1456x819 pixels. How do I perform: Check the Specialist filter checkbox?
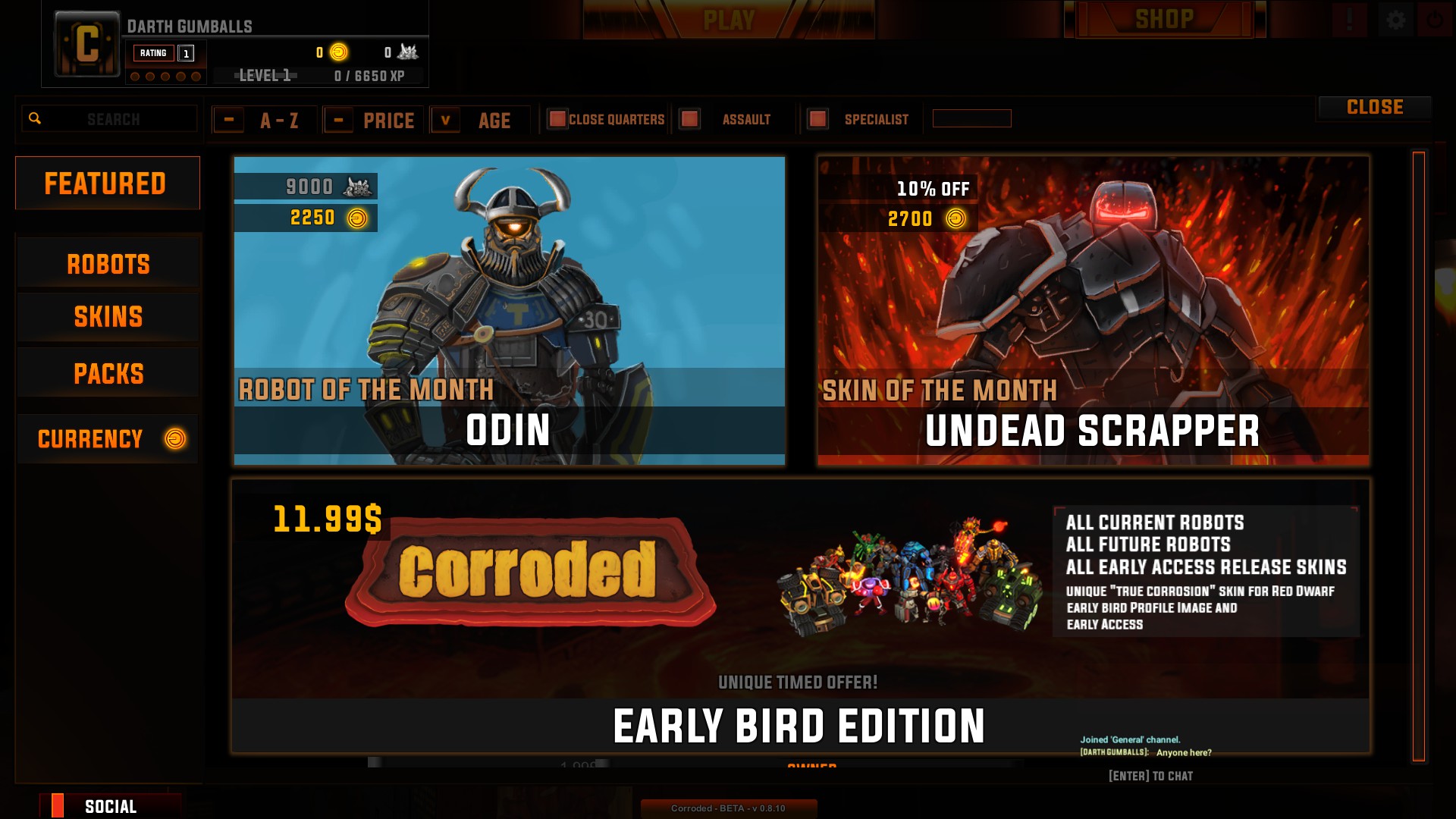click(817, 119)
